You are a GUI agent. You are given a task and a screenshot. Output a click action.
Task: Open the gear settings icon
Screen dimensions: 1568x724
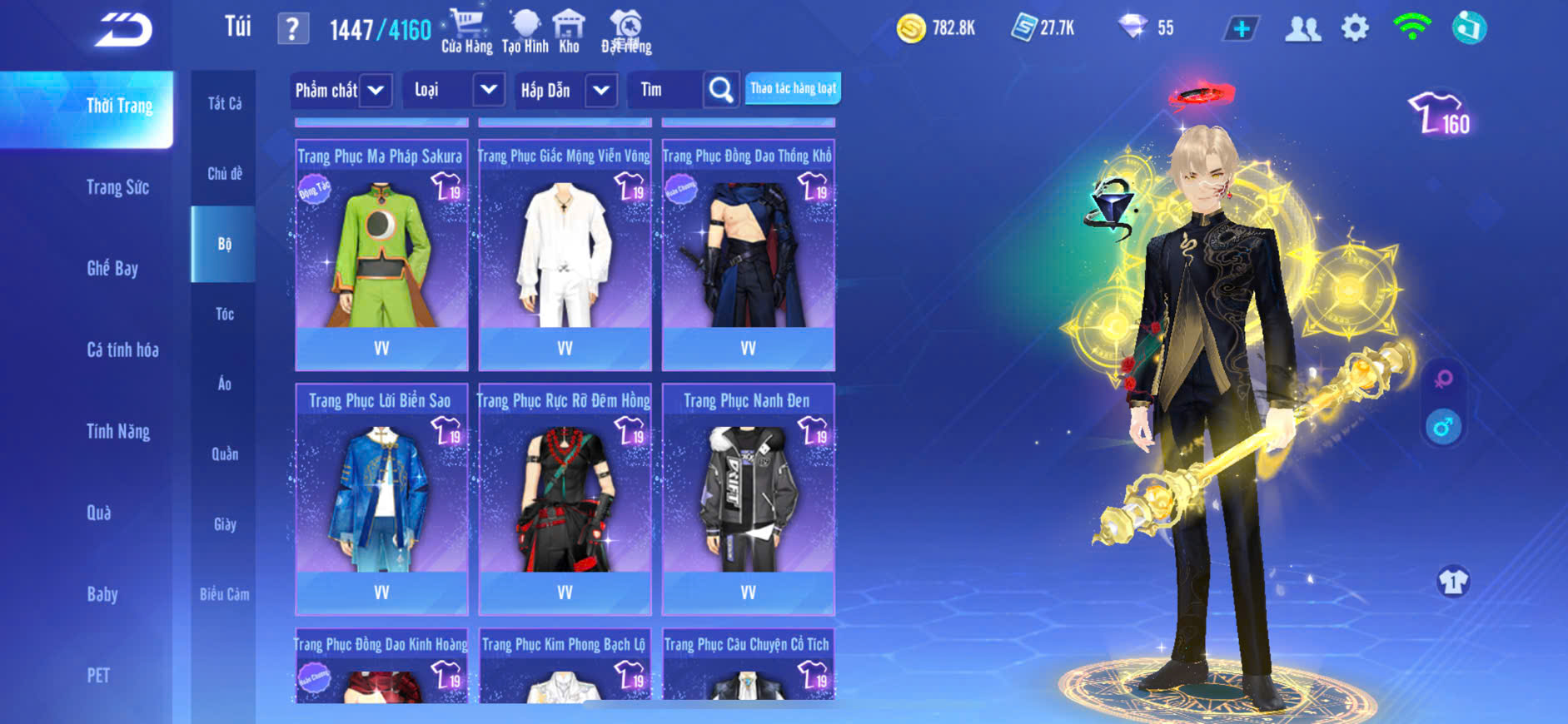tap(1355, 29)
